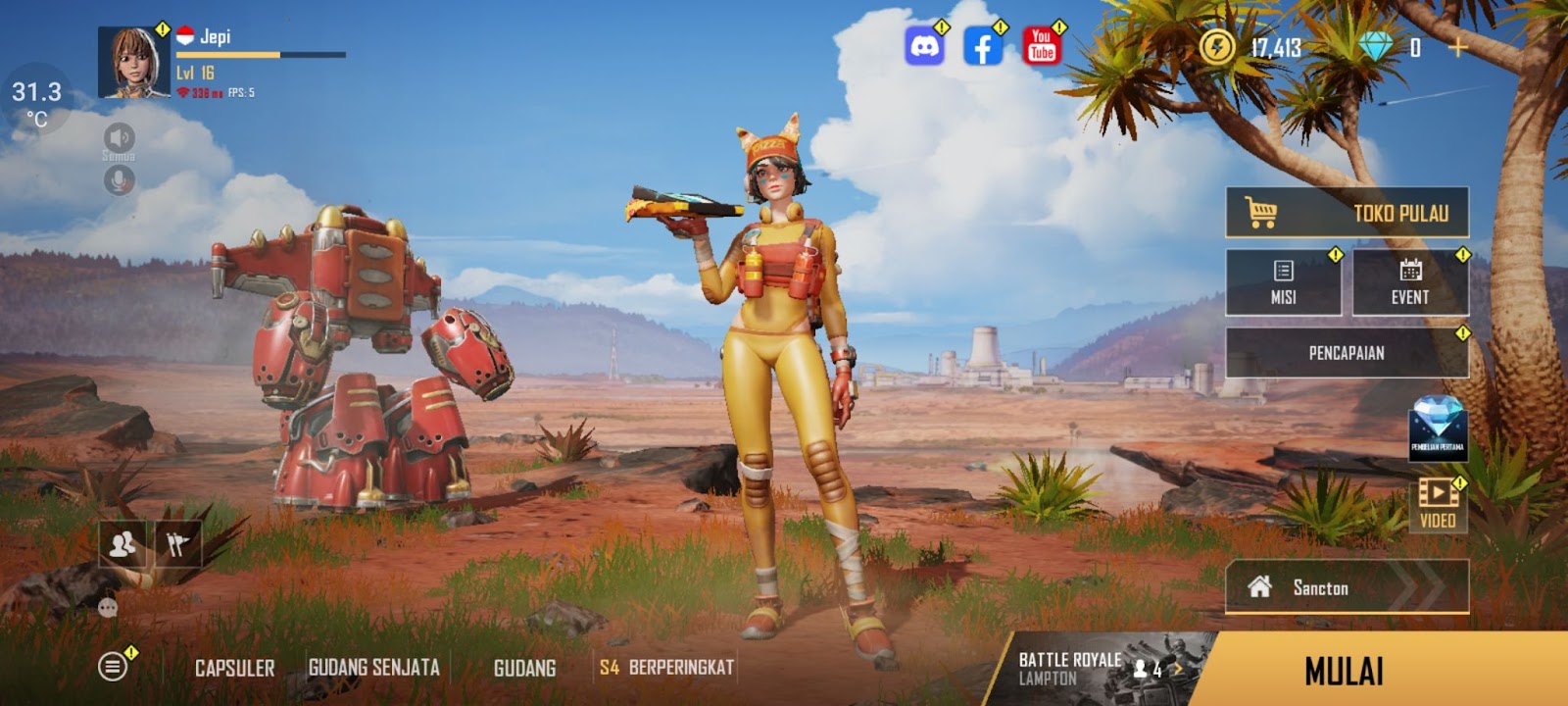View the PENCAPAIAN achievements
This screenshot has height=706, width=1568.
point(1347,353)
